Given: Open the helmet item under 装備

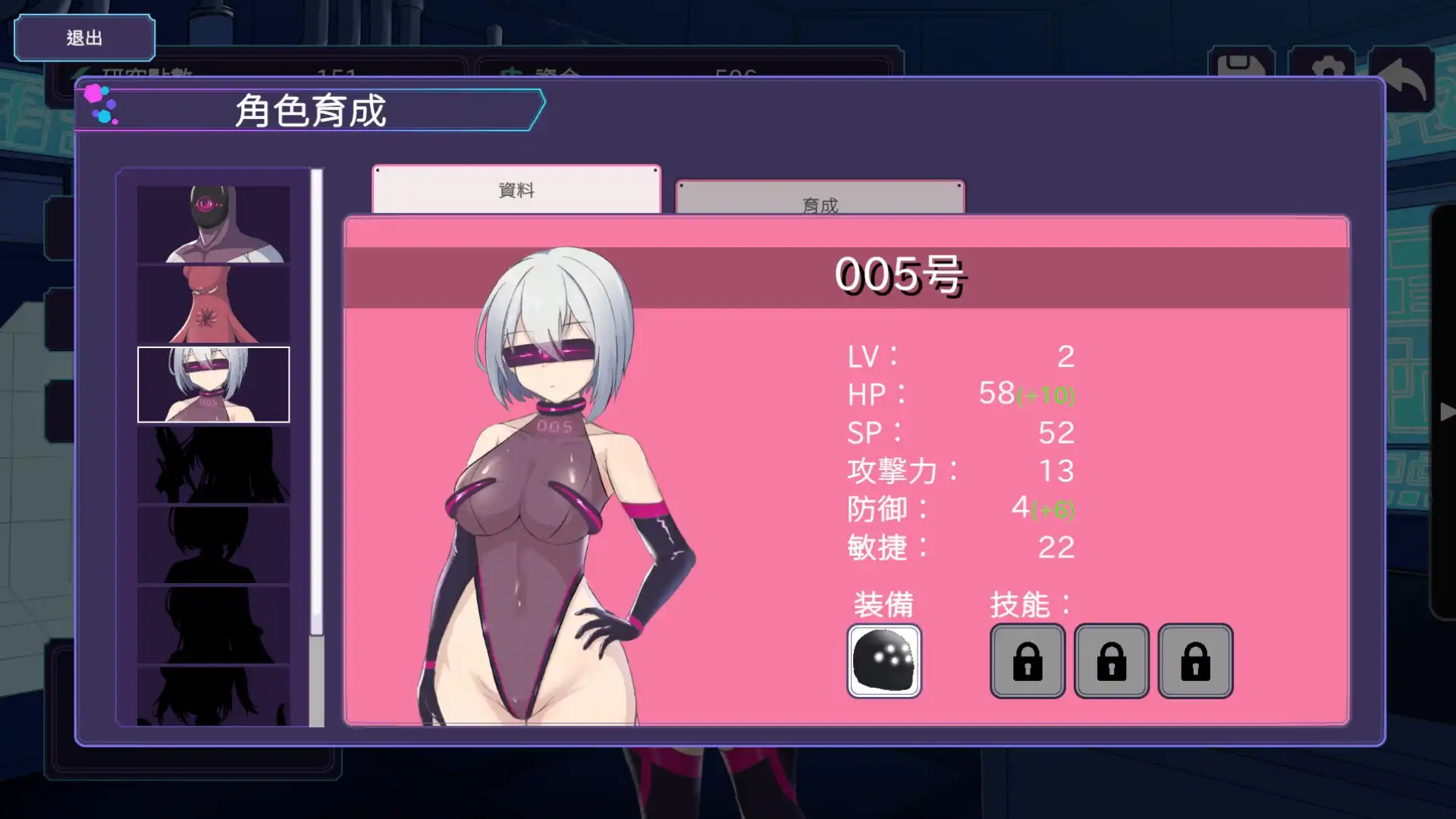Looking at the screenshot, I should [883, 661].
